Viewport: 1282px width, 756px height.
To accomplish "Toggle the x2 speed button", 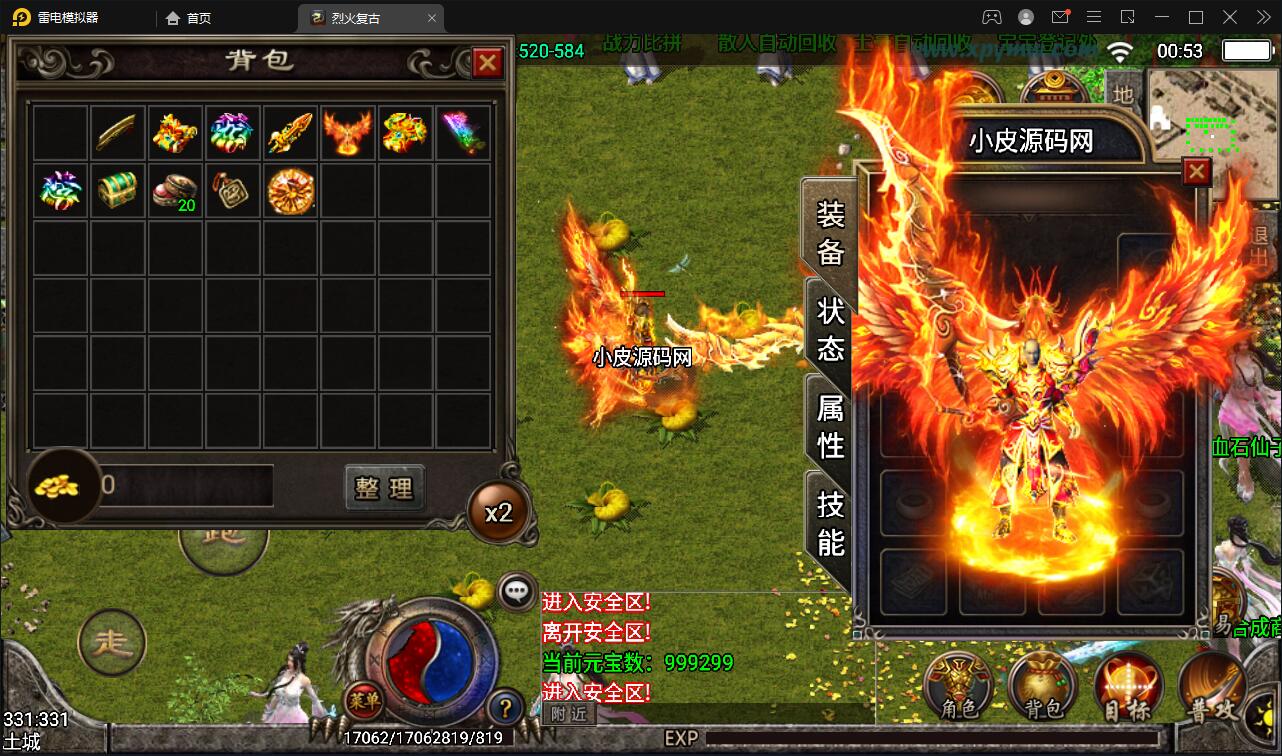I will 498,512.
